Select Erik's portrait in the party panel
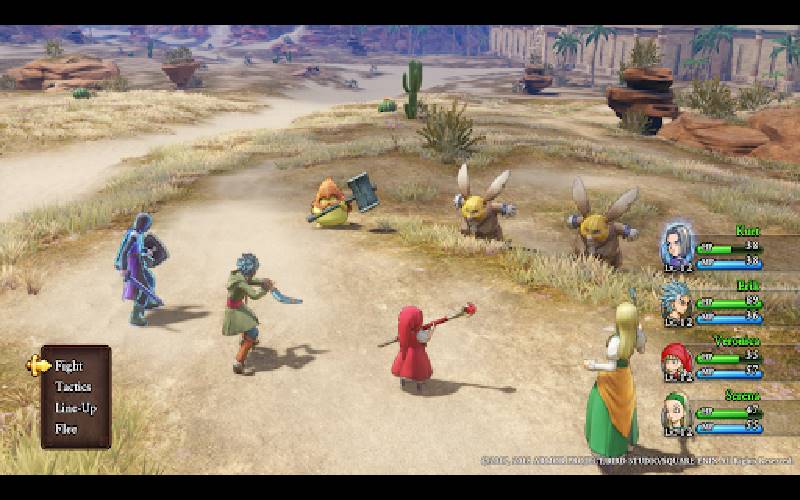 click(x=677, y=299)
